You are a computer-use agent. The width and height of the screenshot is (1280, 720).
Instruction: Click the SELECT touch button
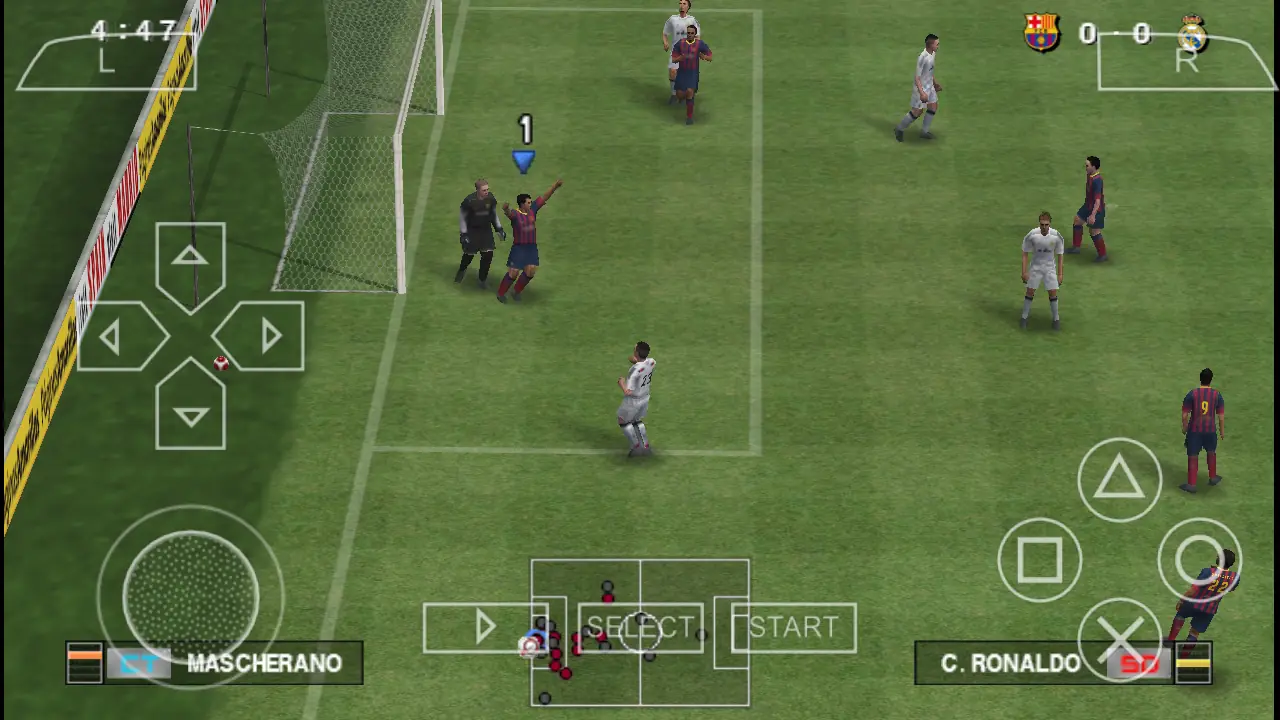(640, 628)
